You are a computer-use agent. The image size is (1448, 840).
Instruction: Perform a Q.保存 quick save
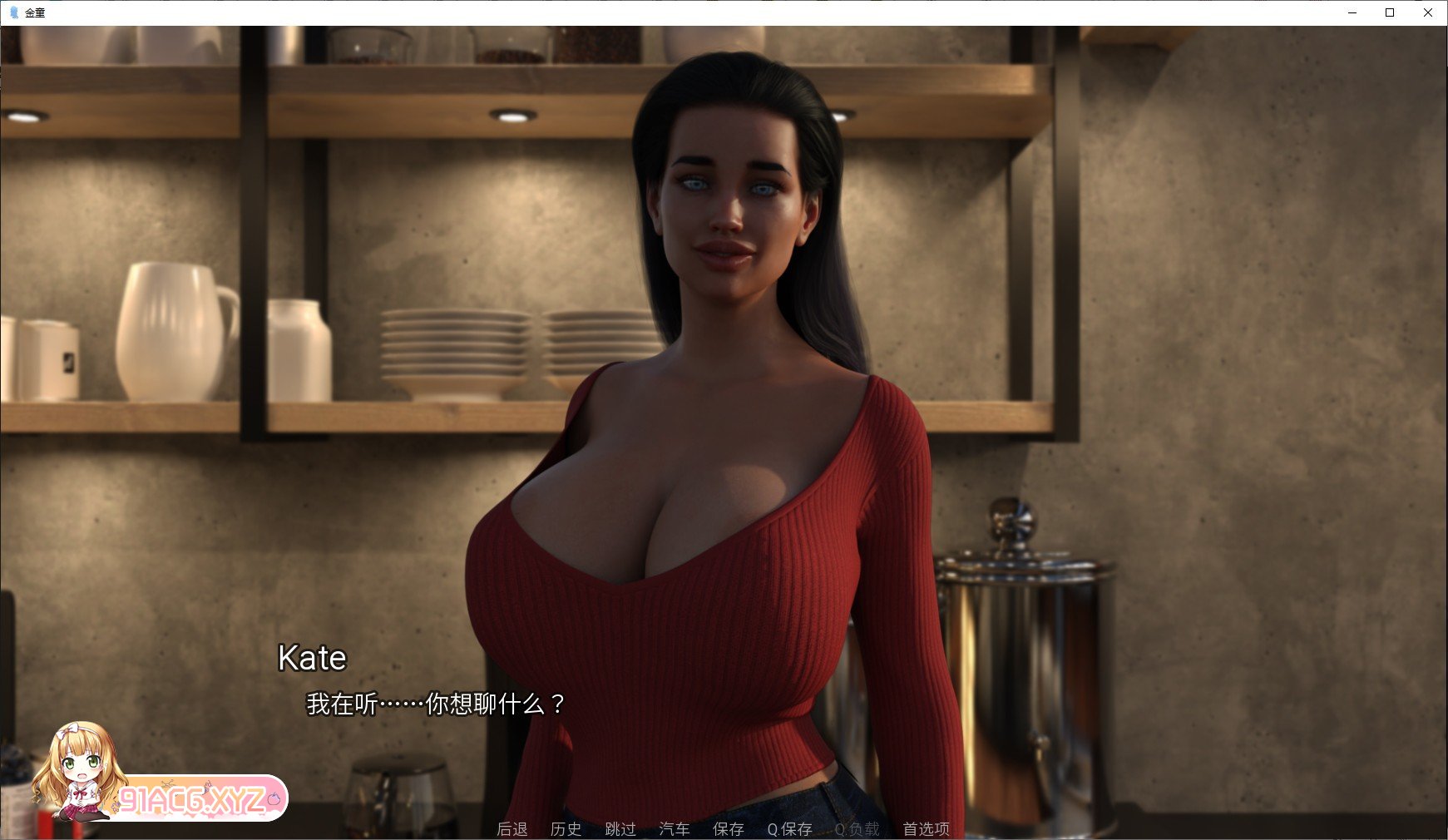(x=788, y=829)
